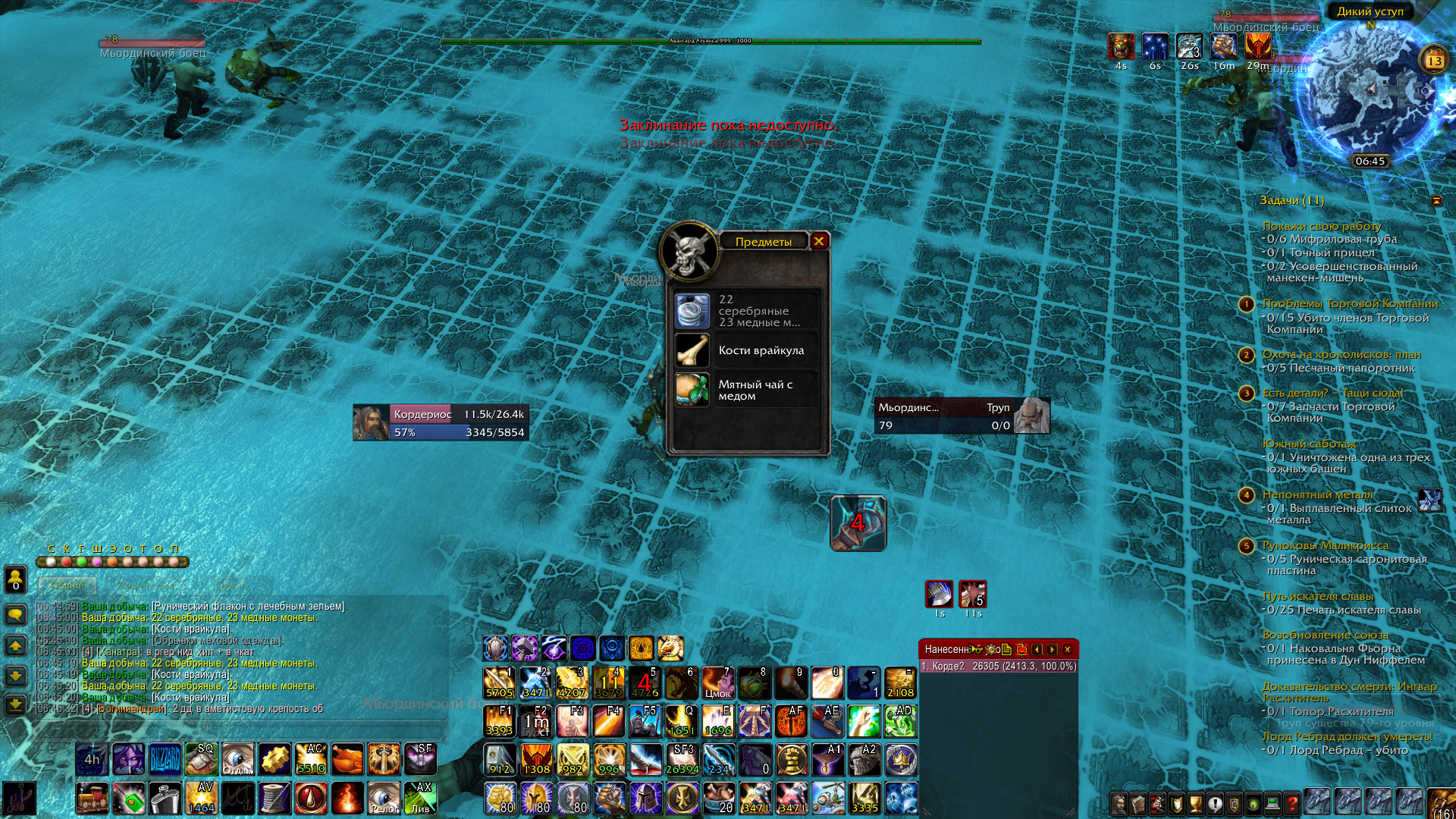
Task: Open the chat speech bubble menu
Action: click(x=15, y=613)
